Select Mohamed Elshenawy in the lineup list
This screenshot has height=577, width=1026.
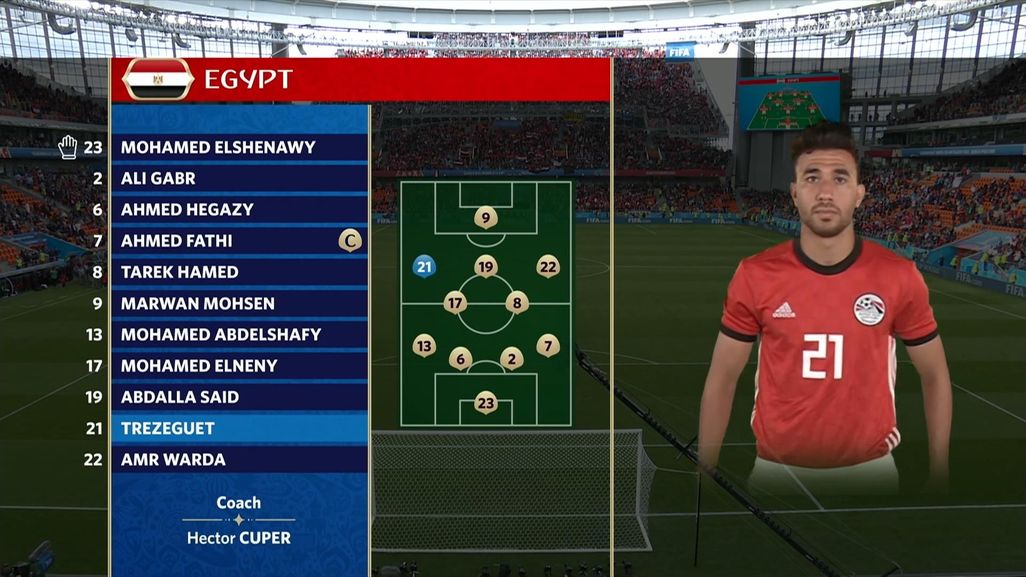218,147
